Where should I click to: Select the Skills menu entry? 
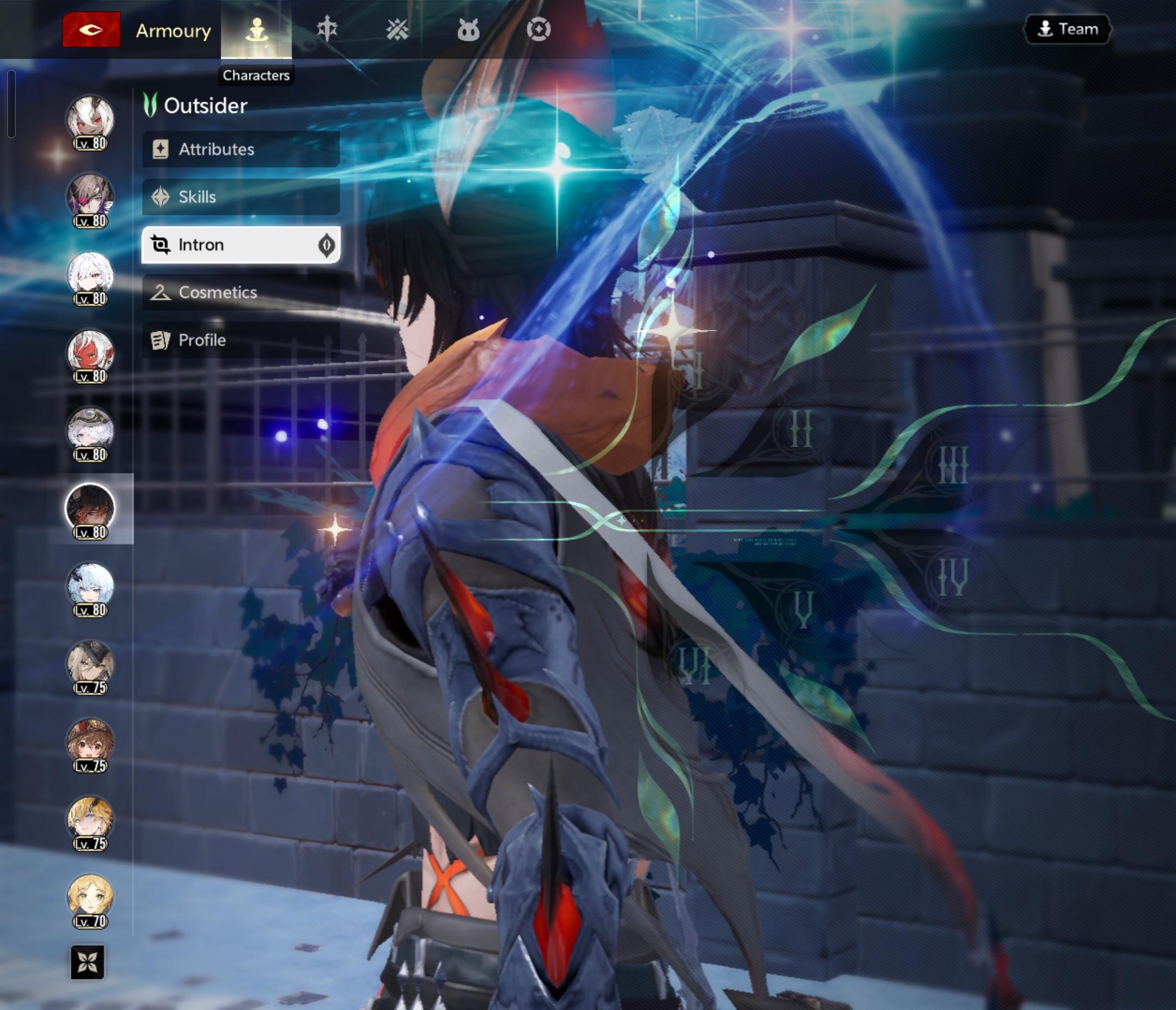pos(241,197)
